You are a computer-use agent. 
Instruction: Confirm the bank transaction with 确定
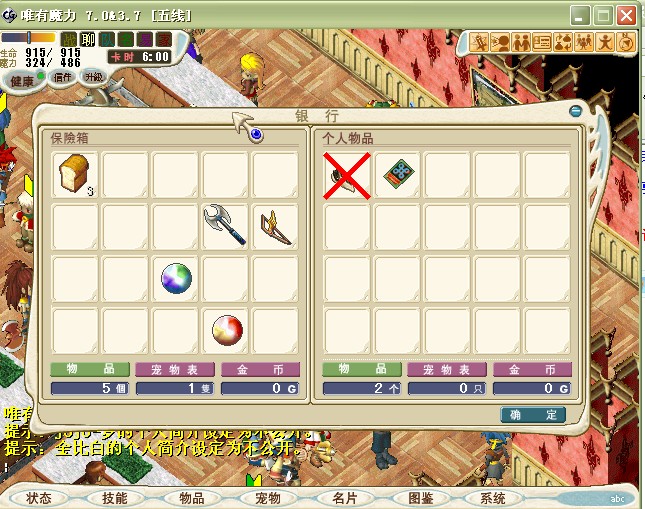coord(533,414)
